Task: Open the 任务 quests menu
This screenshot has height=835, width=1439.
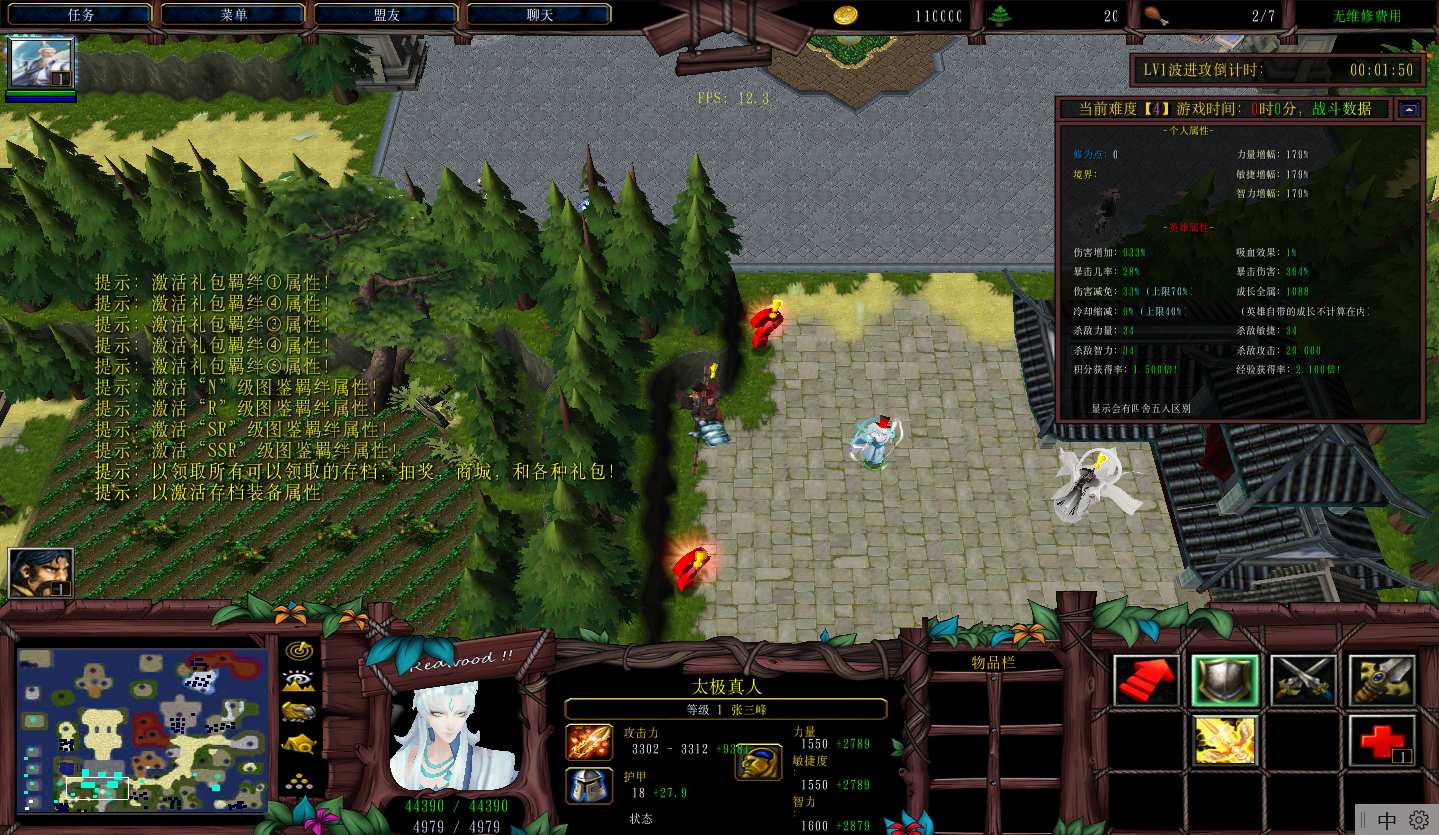Action: tap(81, 15)
